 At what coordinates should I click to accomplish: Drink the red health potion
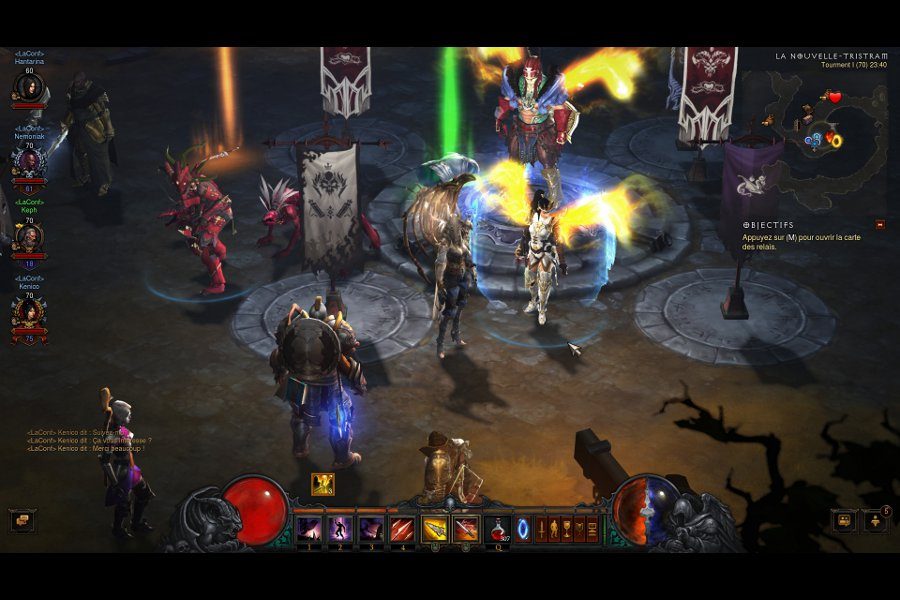[497, 529]
